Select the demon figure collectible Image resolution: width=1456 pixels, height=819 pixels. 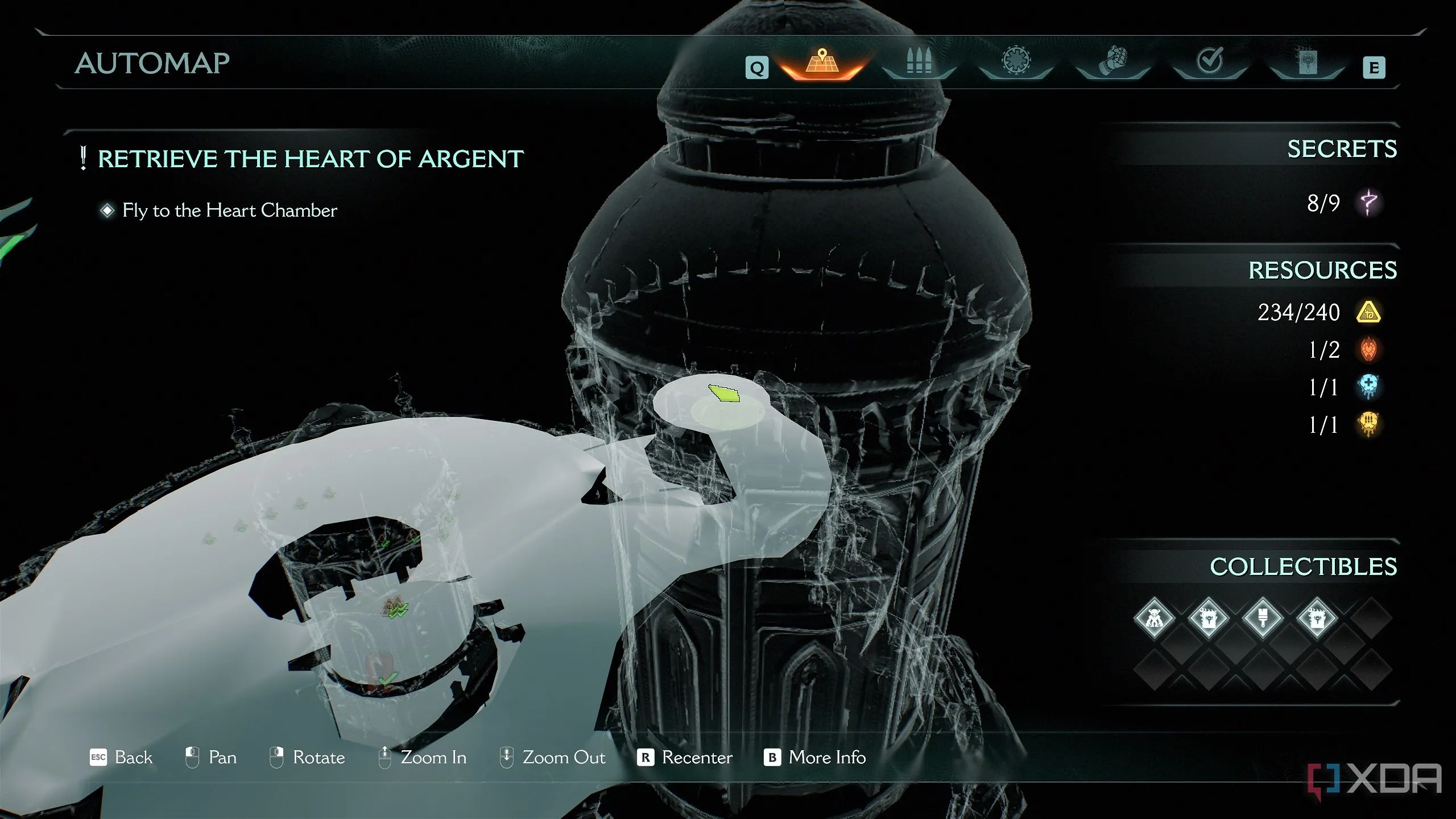point(1154,618)
